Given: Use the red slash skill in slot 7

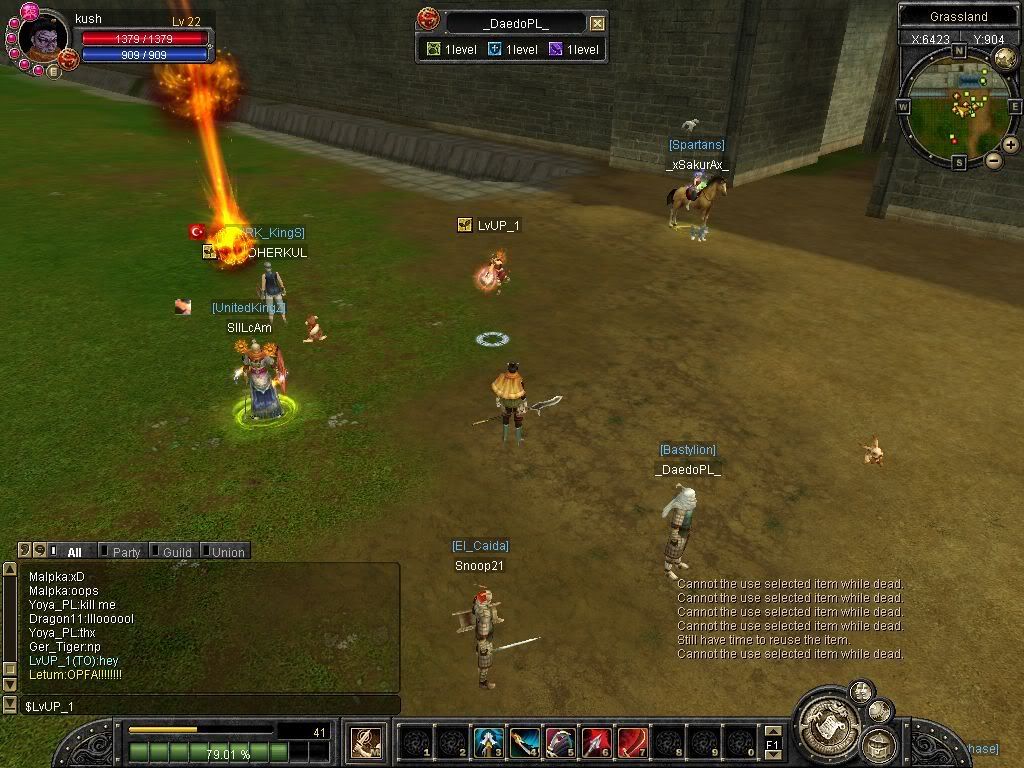Looking at the screenshot, I should pos(632,742).
